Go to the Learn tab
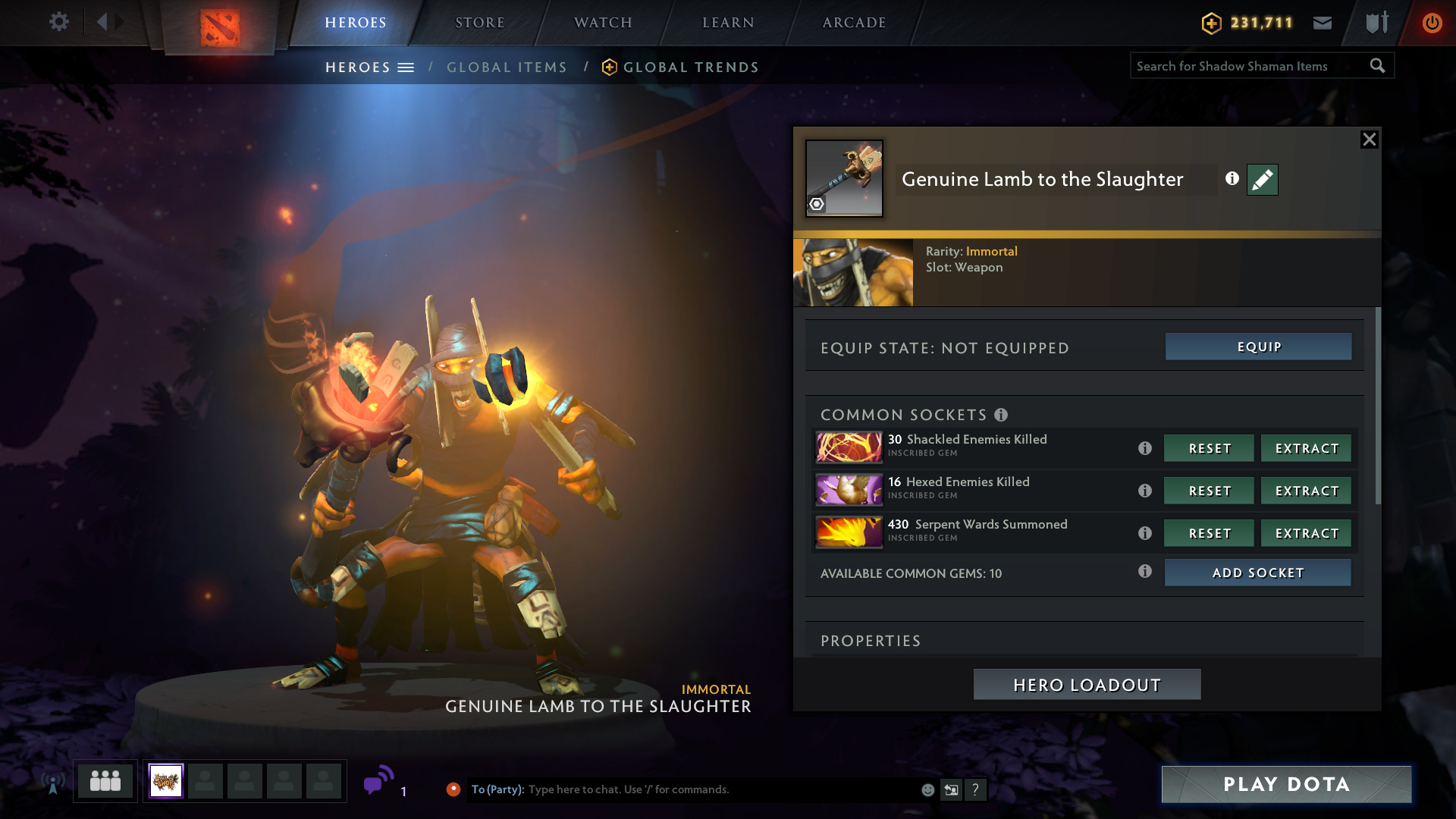Image resolution: width=1456 pixels, height=819 pixels. 728,23
